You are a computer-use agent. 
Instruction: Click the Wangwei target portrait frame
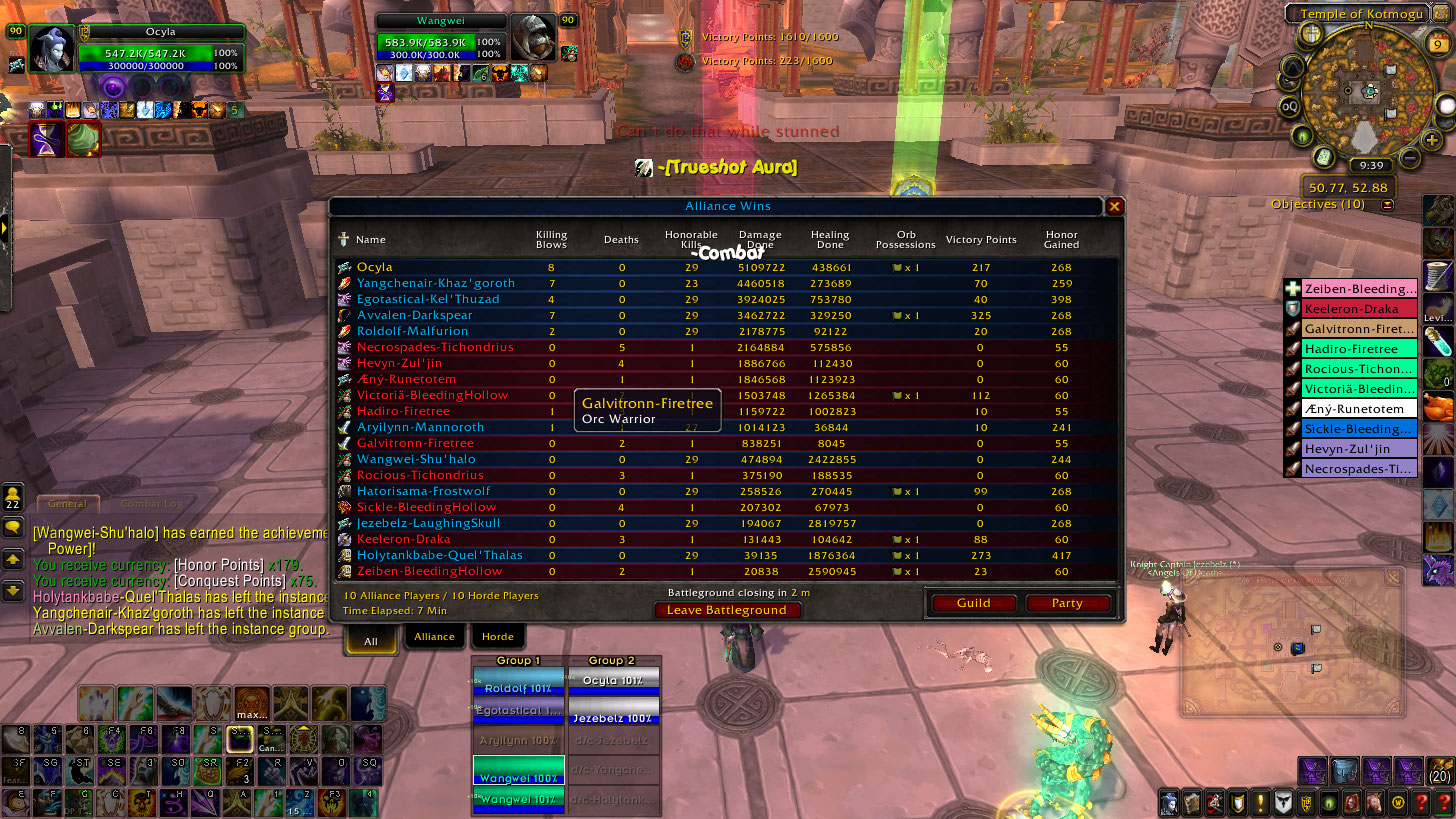532,37
